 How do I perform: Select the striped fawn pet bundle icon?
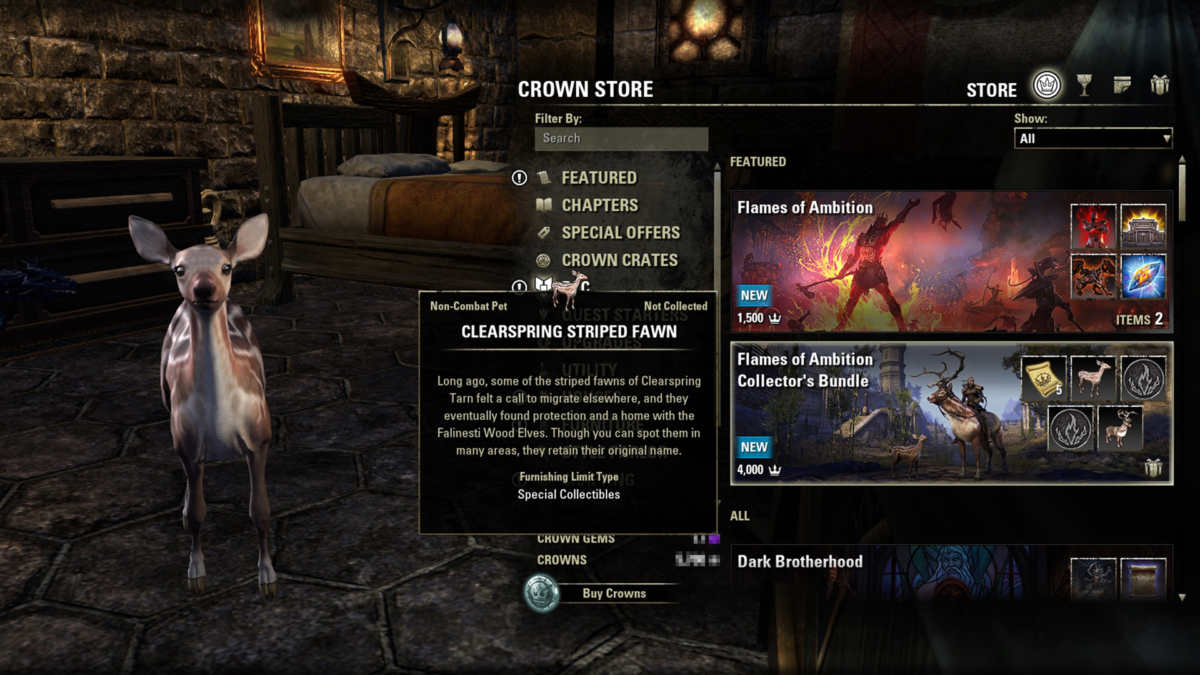click(1093, 378)
